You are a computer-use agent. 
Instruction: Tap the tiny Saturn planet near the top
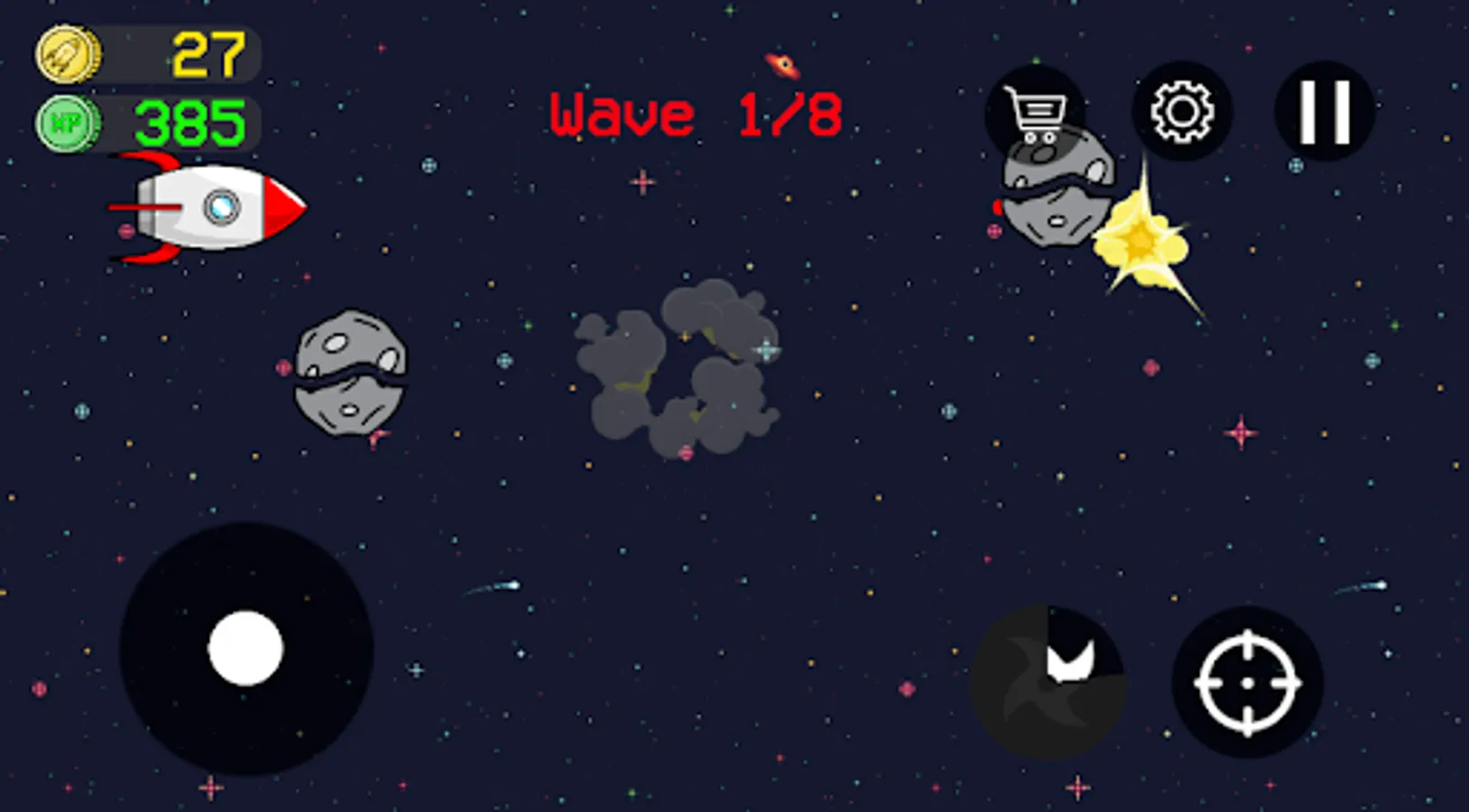click(x=781, y=65)
